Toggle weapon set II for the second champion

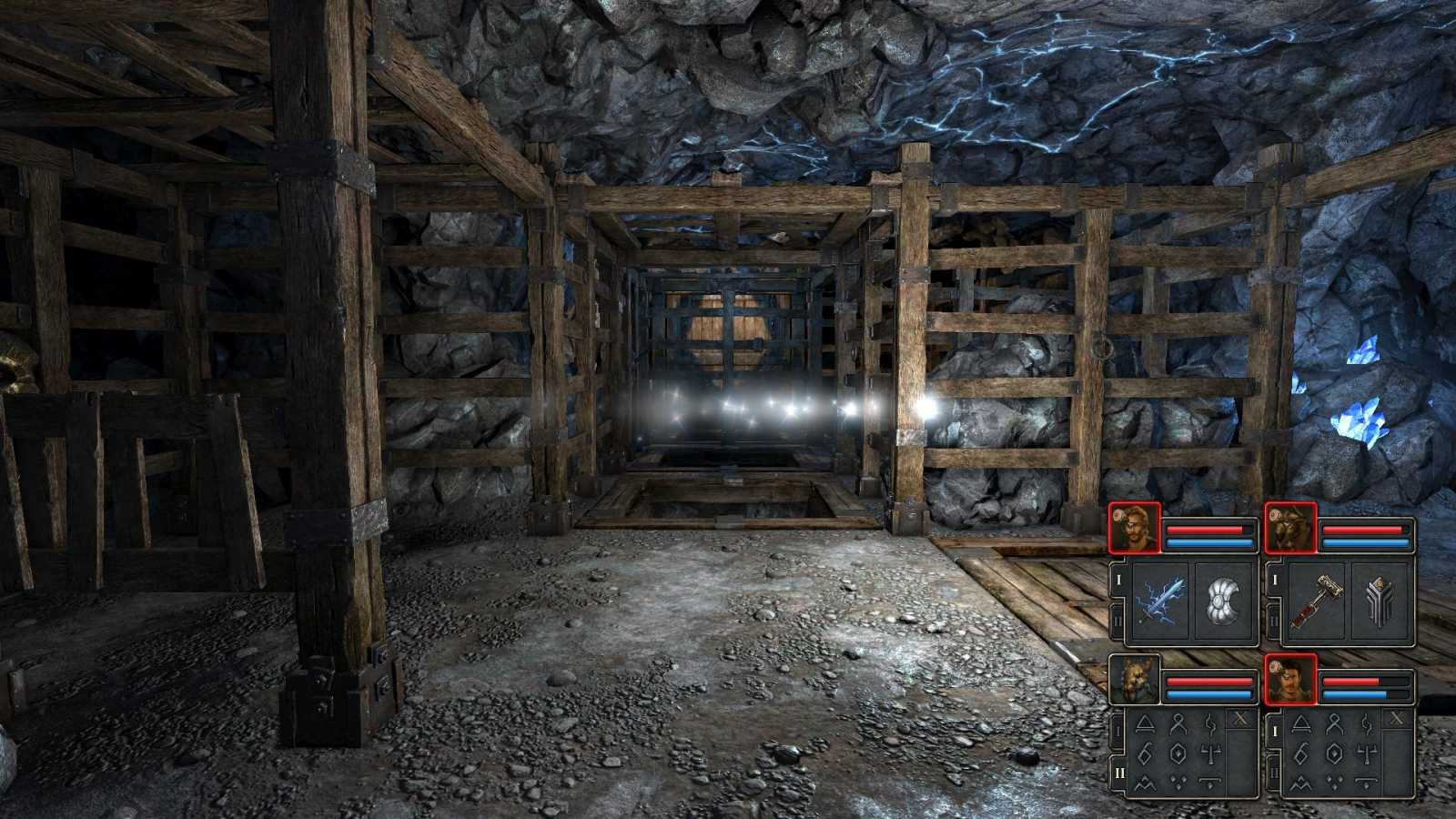click(1275, 617)
